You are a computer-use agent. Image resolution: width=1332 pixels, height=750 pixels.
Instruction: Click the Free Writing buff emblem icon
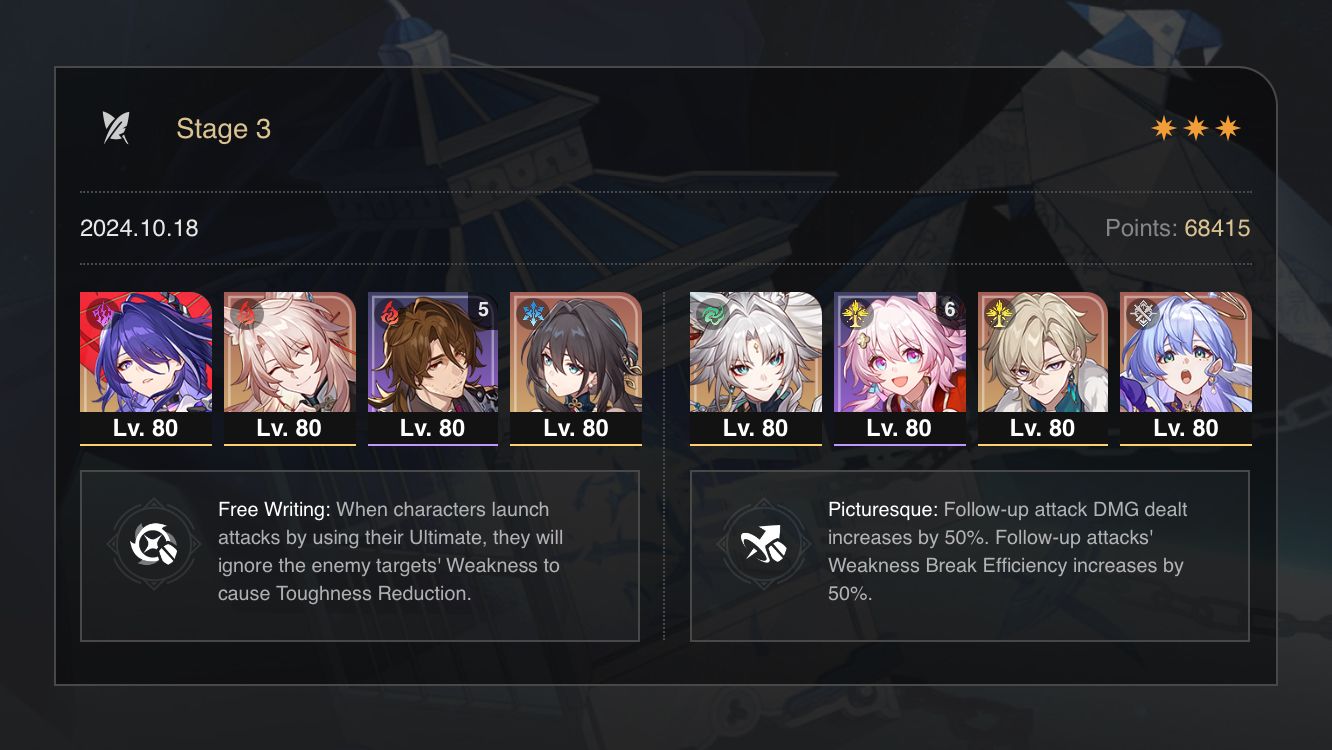(x=155, y=546)
